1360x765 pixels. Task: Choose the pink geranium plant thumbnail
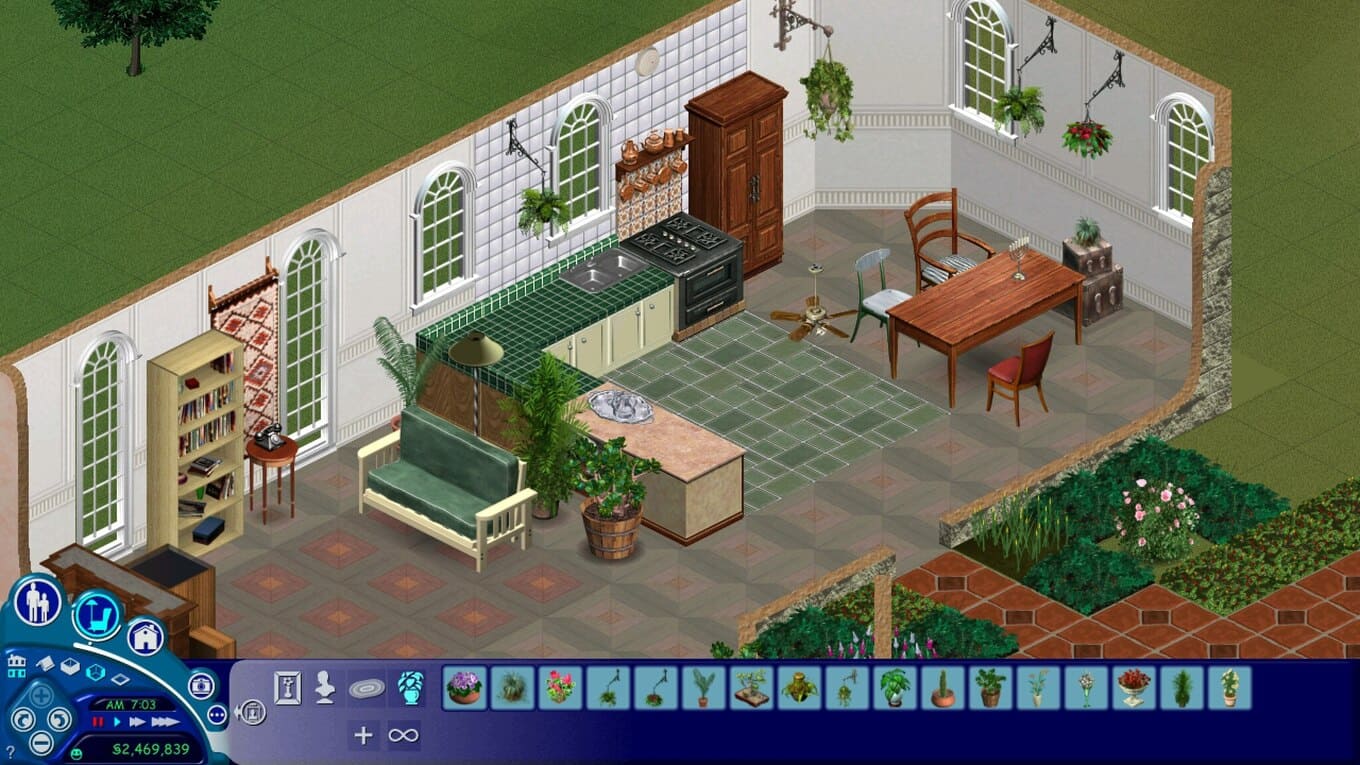560,688
